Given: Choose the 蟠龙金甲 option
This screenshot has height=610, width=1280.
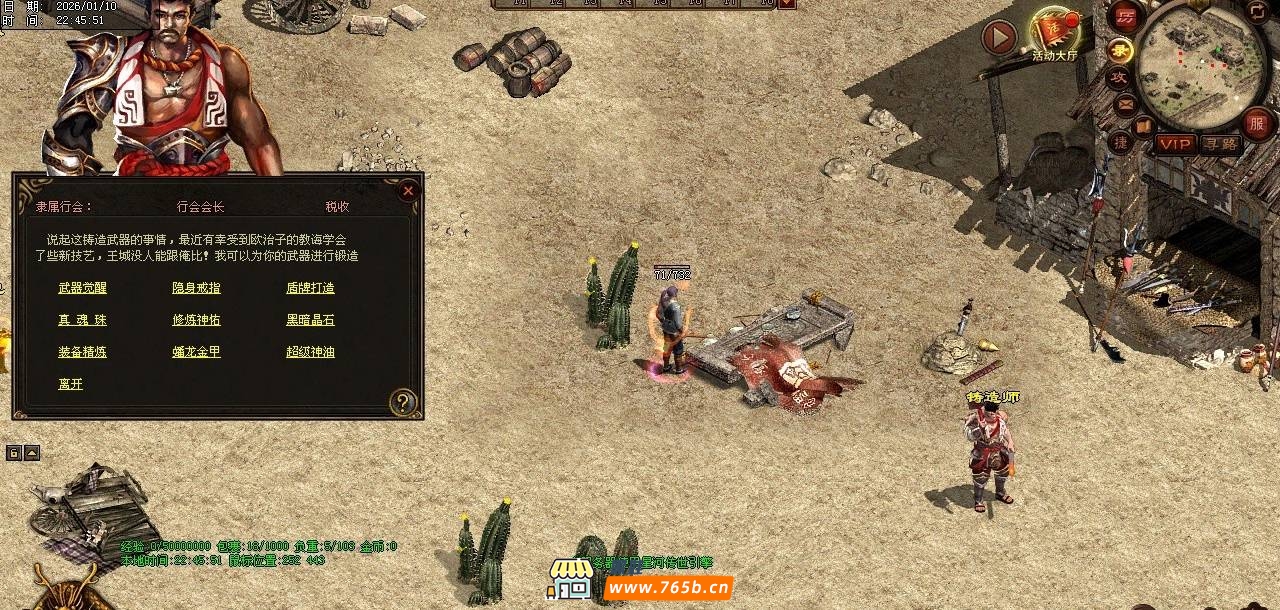Looking at the screenshot, I should pos(196,352).
